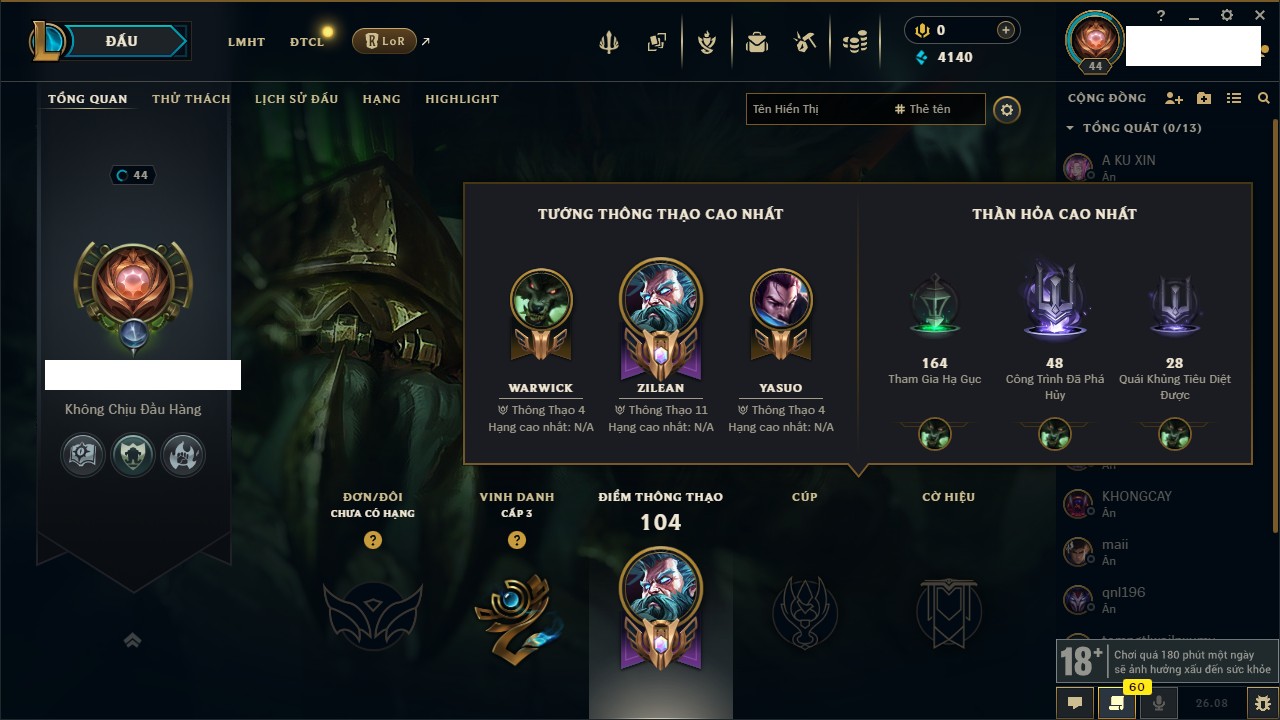The height and width of the screenshot is (720, 1280).
Task: Click the Tên Hiển Thị search field
Action: coord(815,109)
